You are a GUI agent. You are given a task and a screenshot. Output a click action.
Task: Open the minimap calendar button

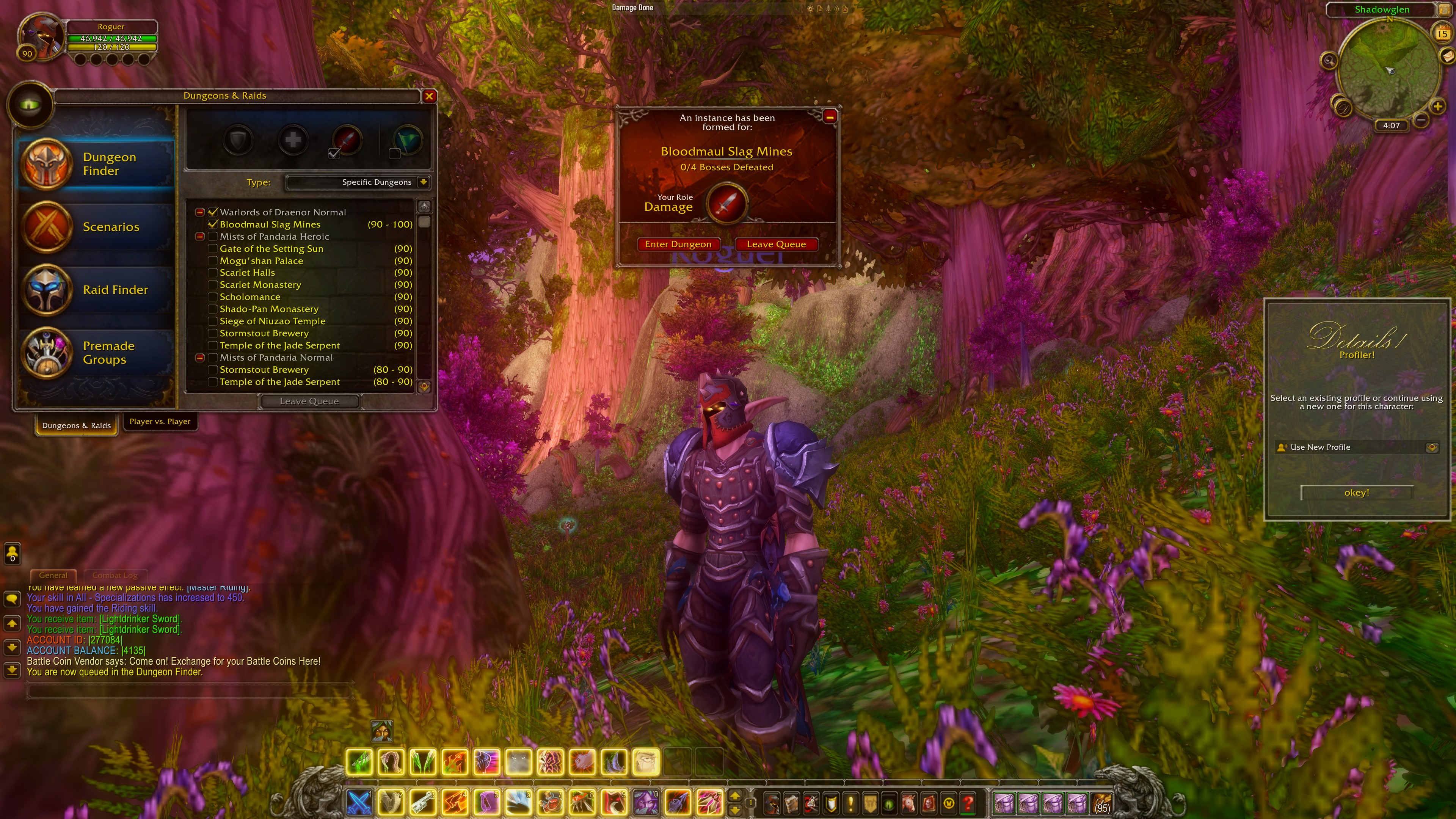point(1442,33)
